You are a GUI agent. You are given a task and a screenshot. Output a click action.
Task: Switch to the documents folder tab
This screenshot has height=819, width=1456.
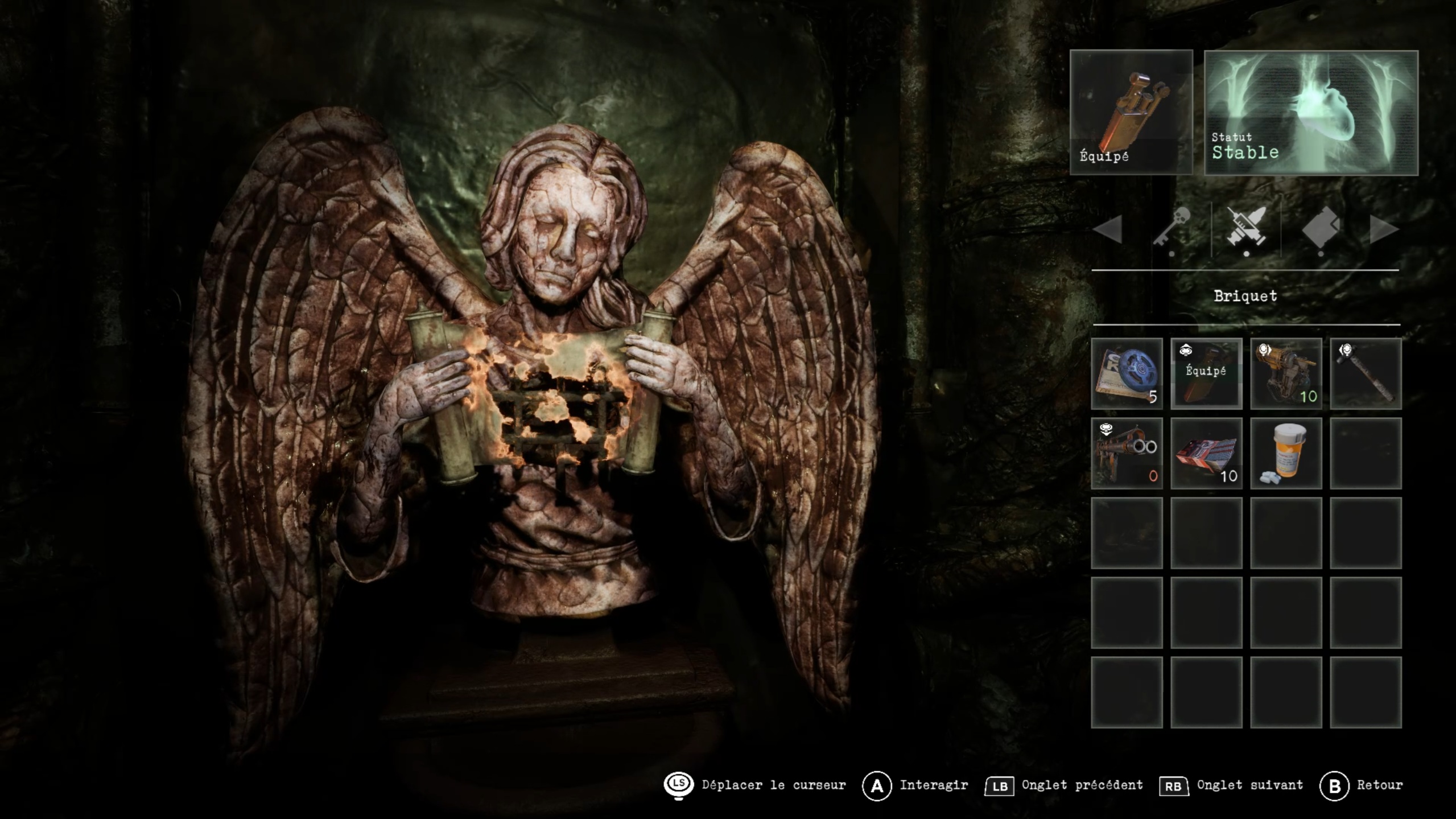(x=1321, y=228)
